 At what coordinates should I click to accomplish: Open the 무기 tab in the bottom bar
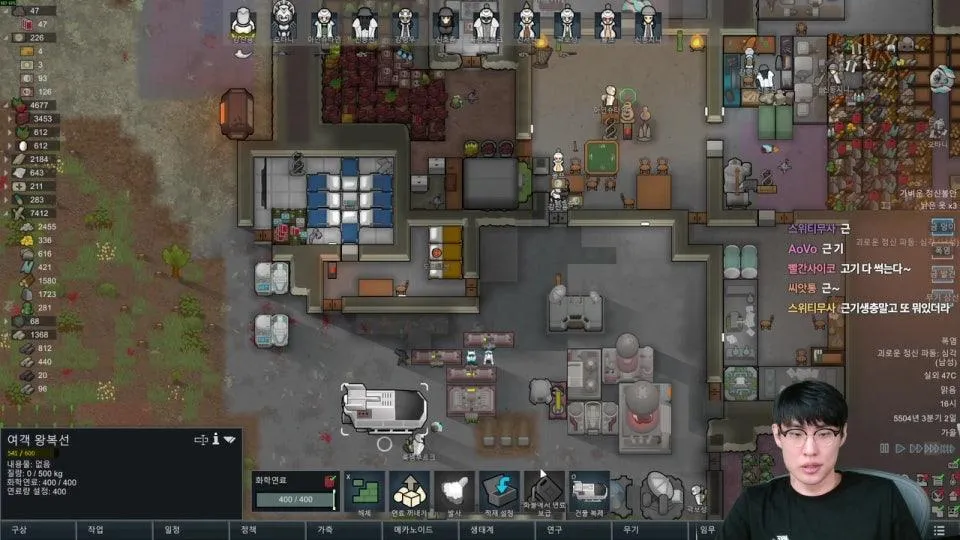point(630,530)
